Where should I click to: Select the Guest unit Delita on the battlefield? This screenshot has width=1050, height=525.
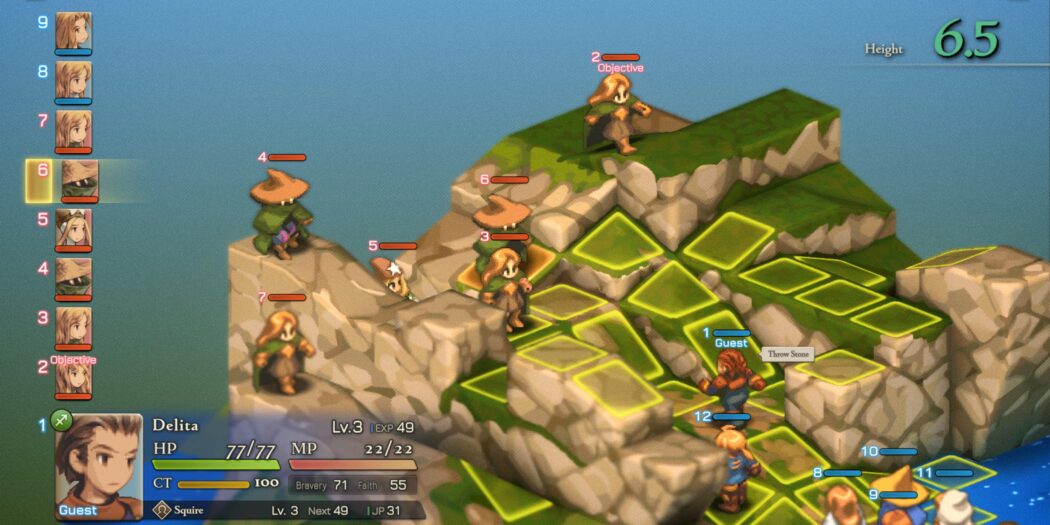(731, 380)
